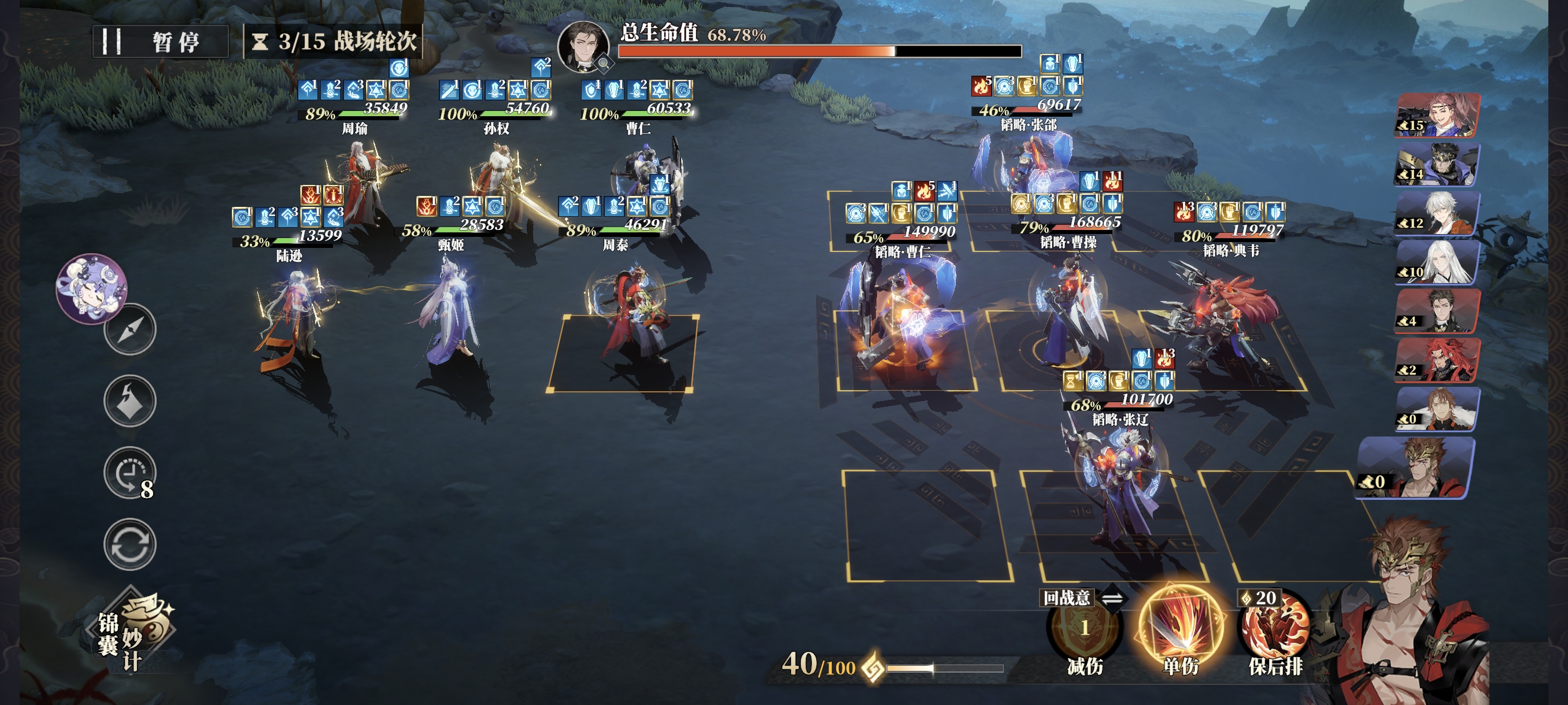
Task: Select turn-order portrait with speed 14
Action: [1437, 164]
